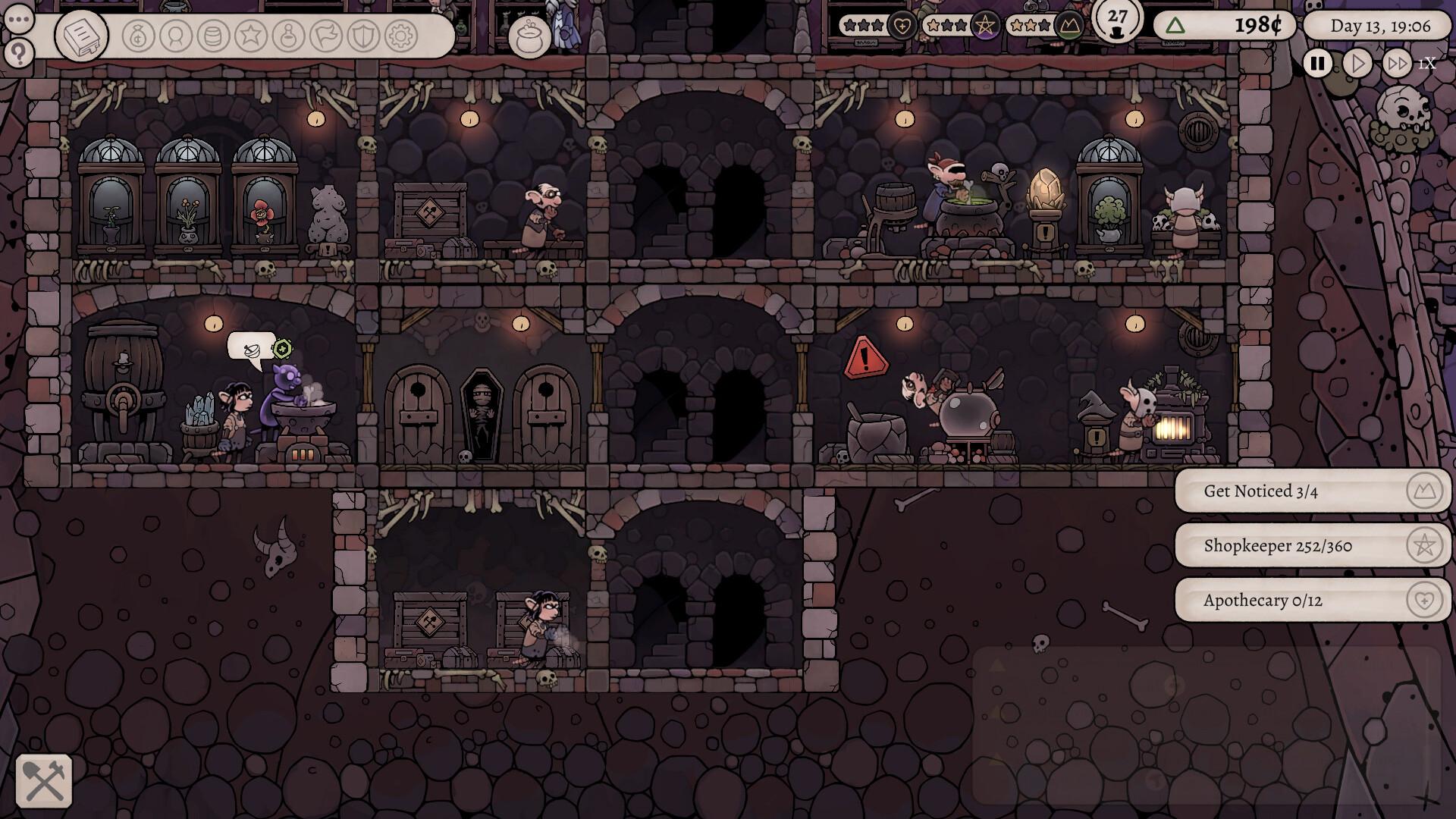Resume normal play speed
This screenshot has width=1456, height=819.
[1357, 64]
